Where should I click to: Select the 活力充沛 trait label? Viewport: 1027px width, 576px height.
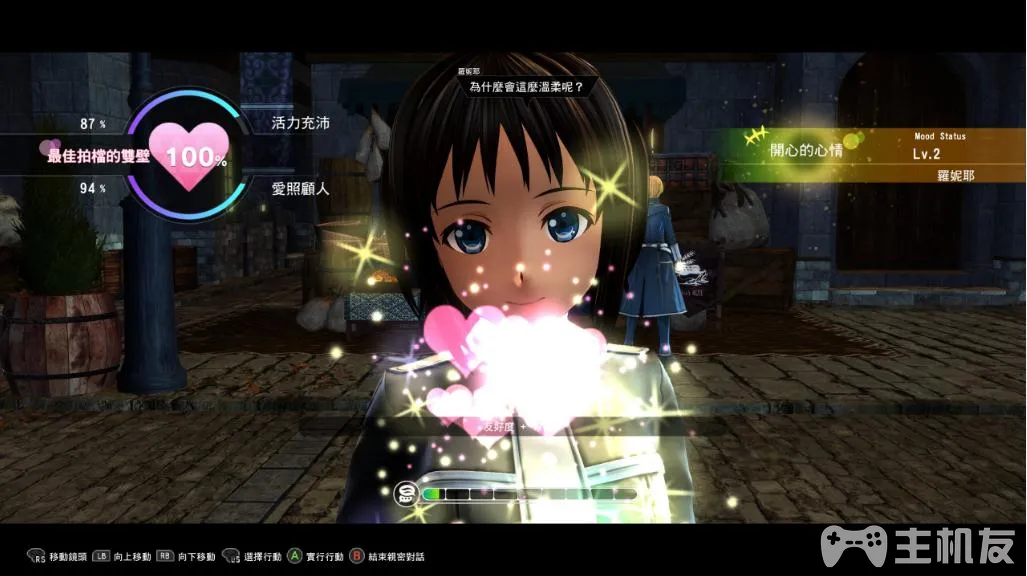300,123
